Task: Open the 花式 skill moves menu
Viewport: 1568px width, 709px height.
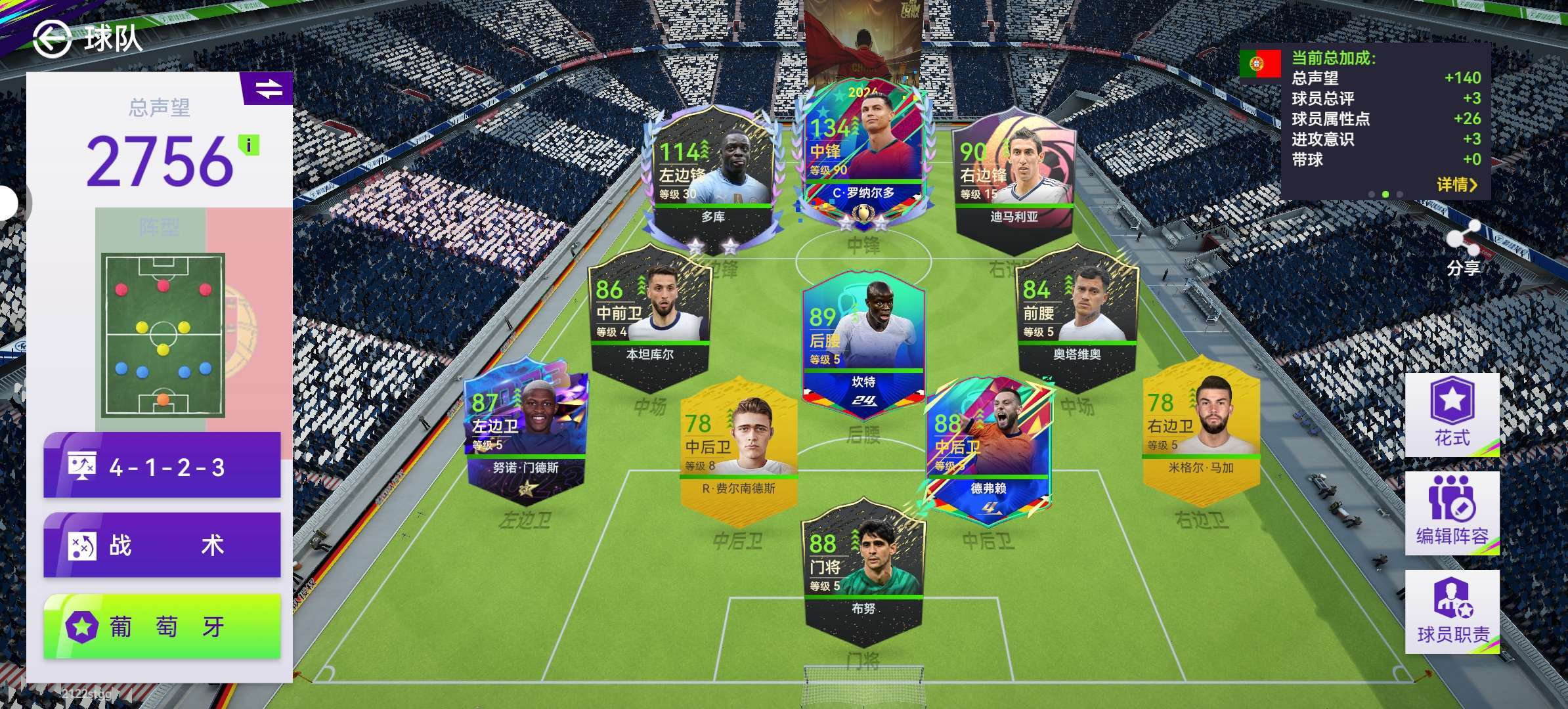Action: click(x=1452, y=415)
